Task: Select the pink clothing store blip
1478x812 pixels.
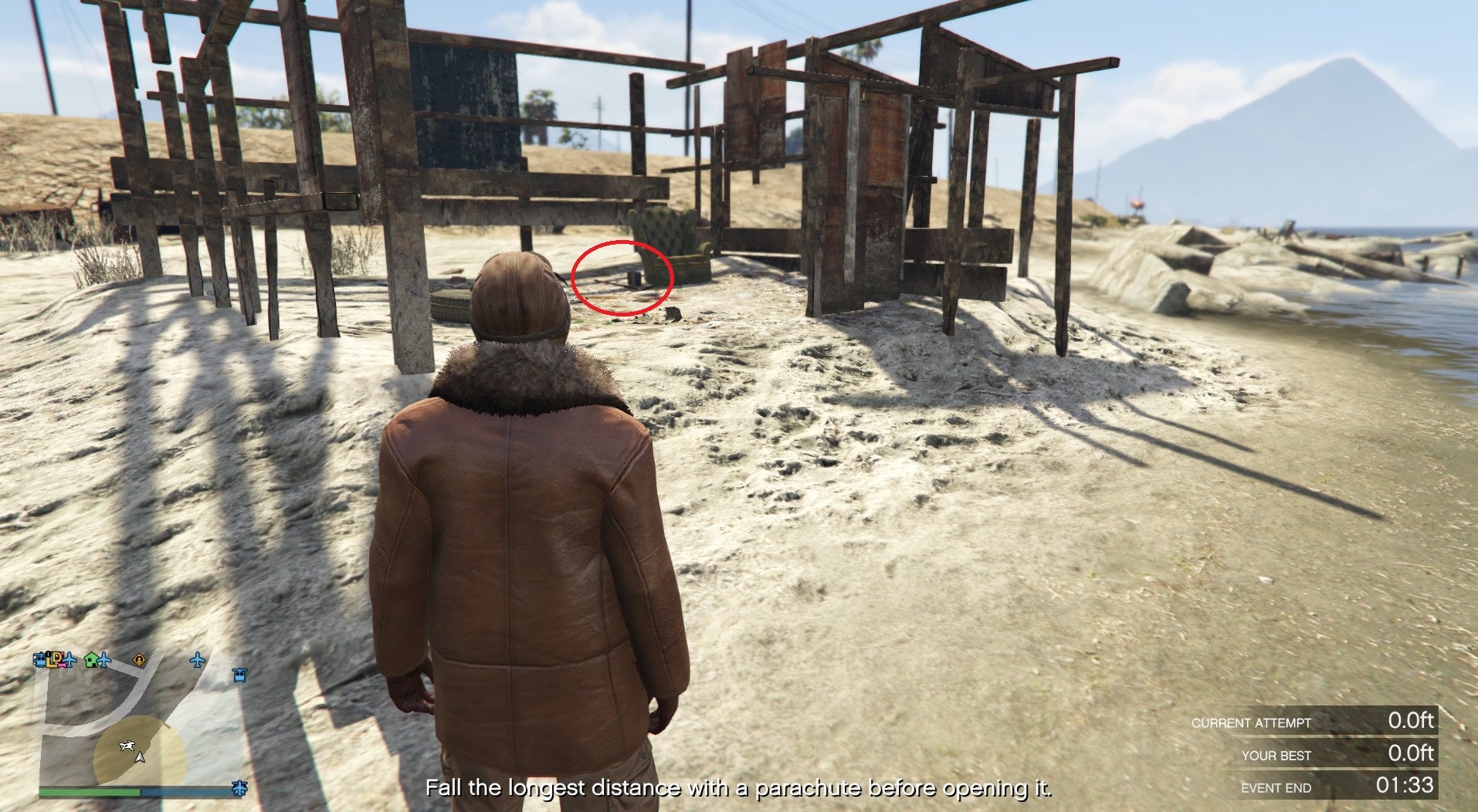Action: click(62, 665)
